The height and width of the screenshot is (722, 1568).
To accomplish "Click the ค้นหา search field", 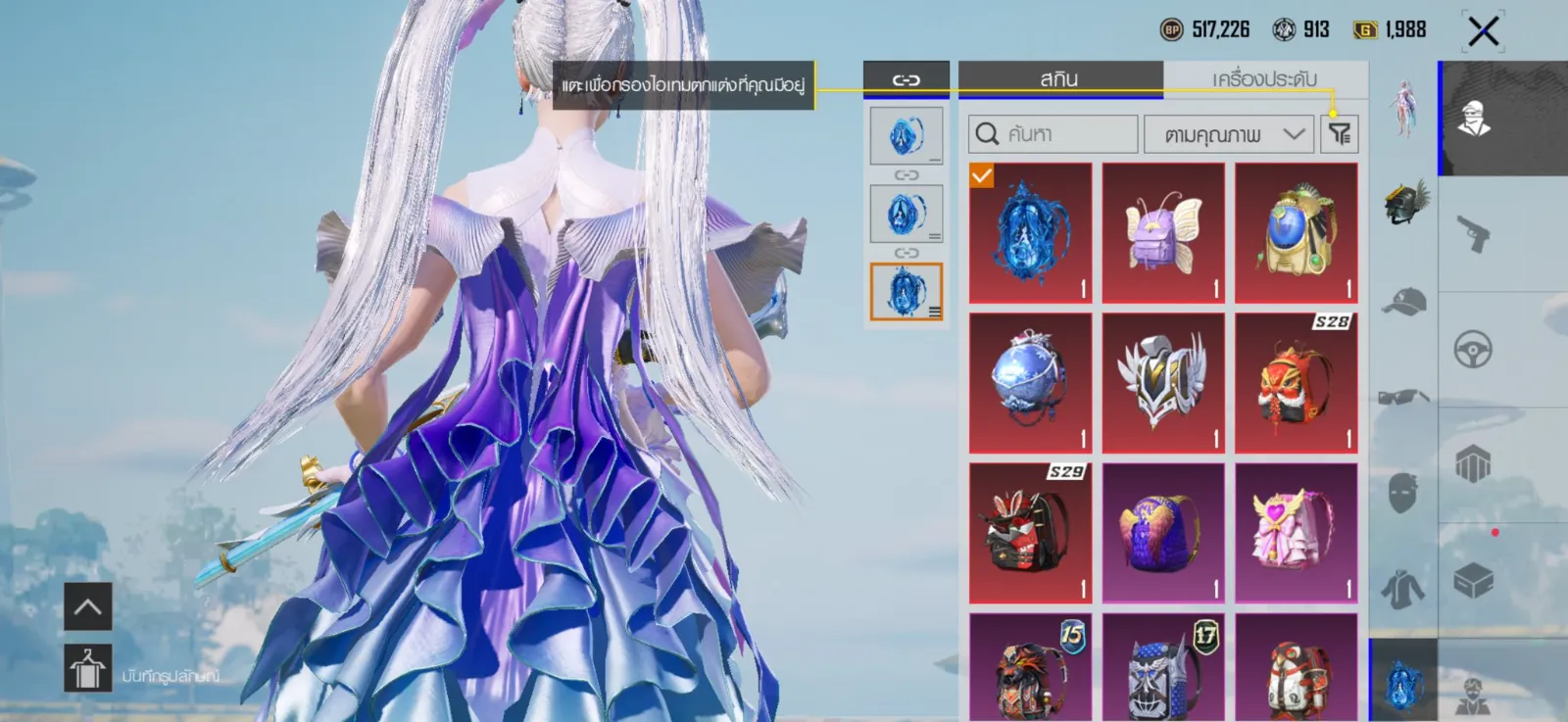I will (1053, 134).
